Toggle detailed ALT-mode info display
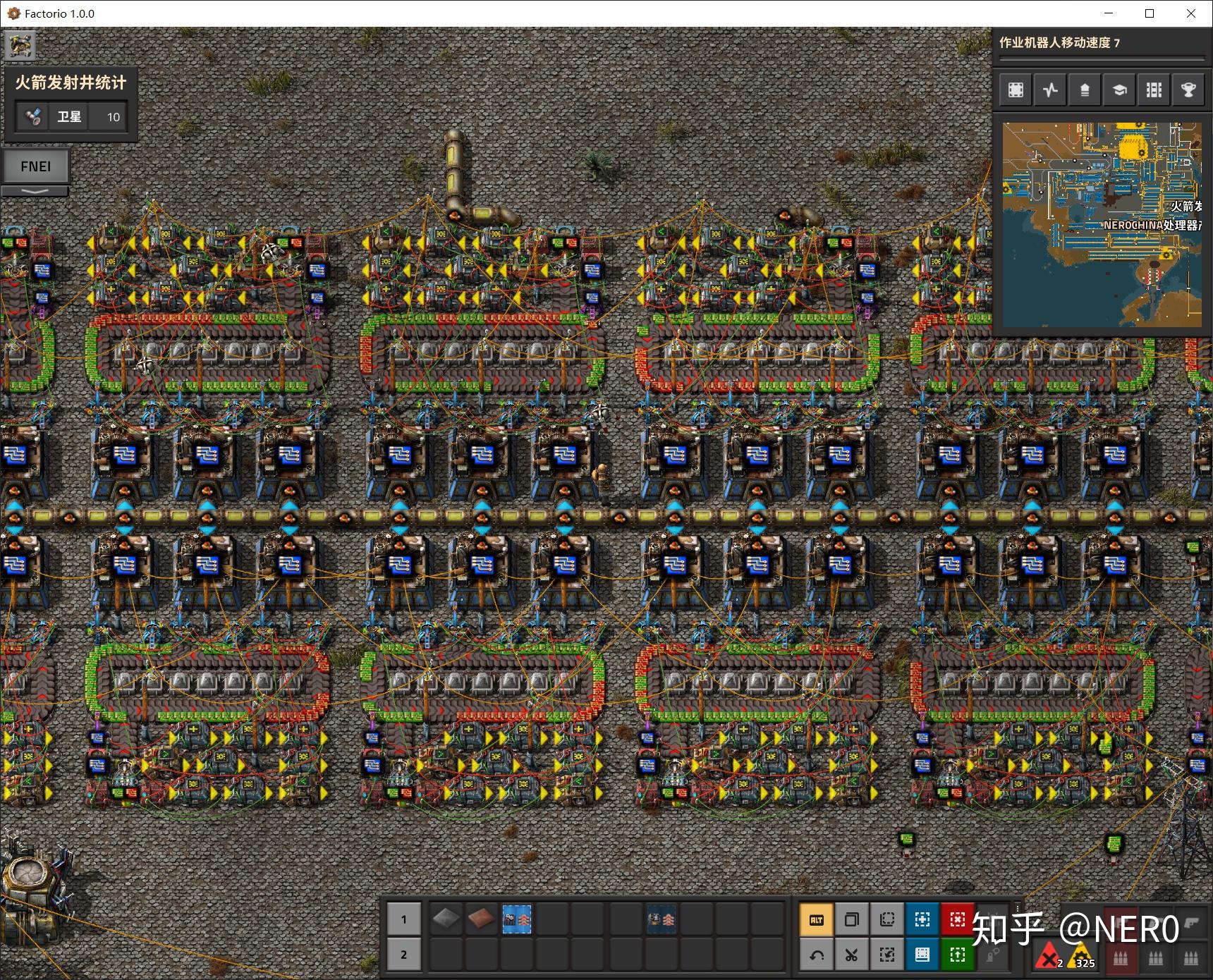The width and height of the screenshot is (1213, 980). 816,920
